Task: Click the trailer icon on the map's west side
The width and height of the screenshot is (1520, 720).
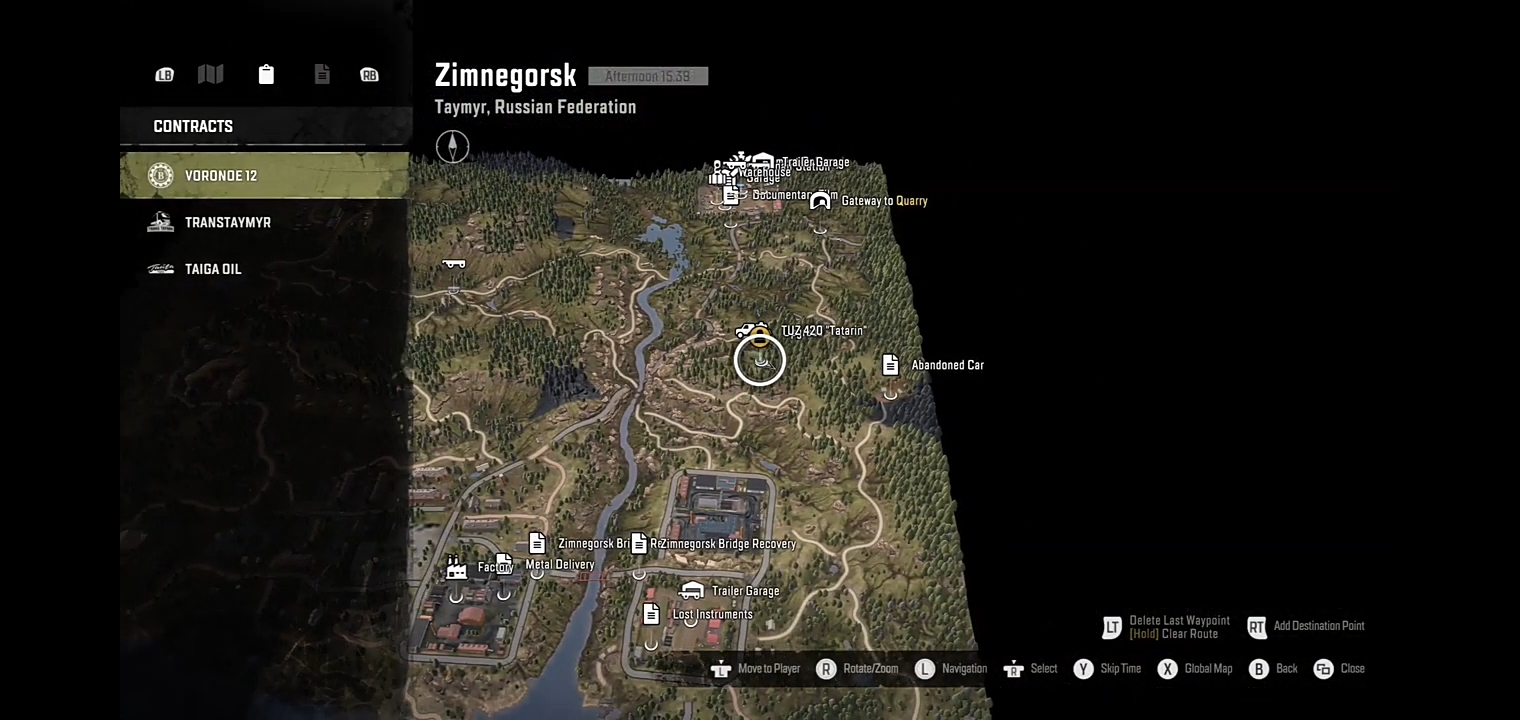Action: coord(454,264)
